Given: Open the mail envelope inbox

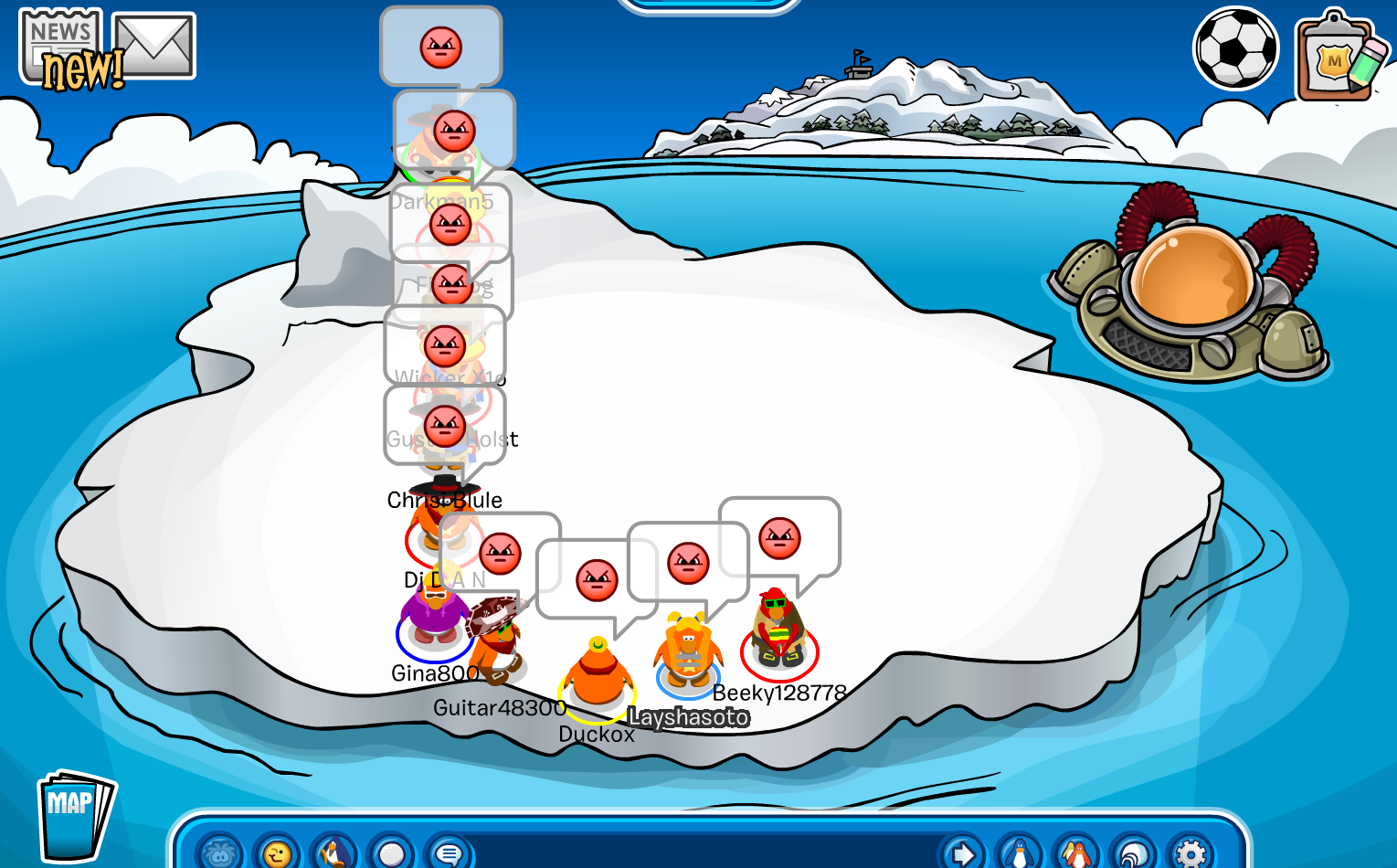Looking at the screenshot, I should tap(154, 46).
